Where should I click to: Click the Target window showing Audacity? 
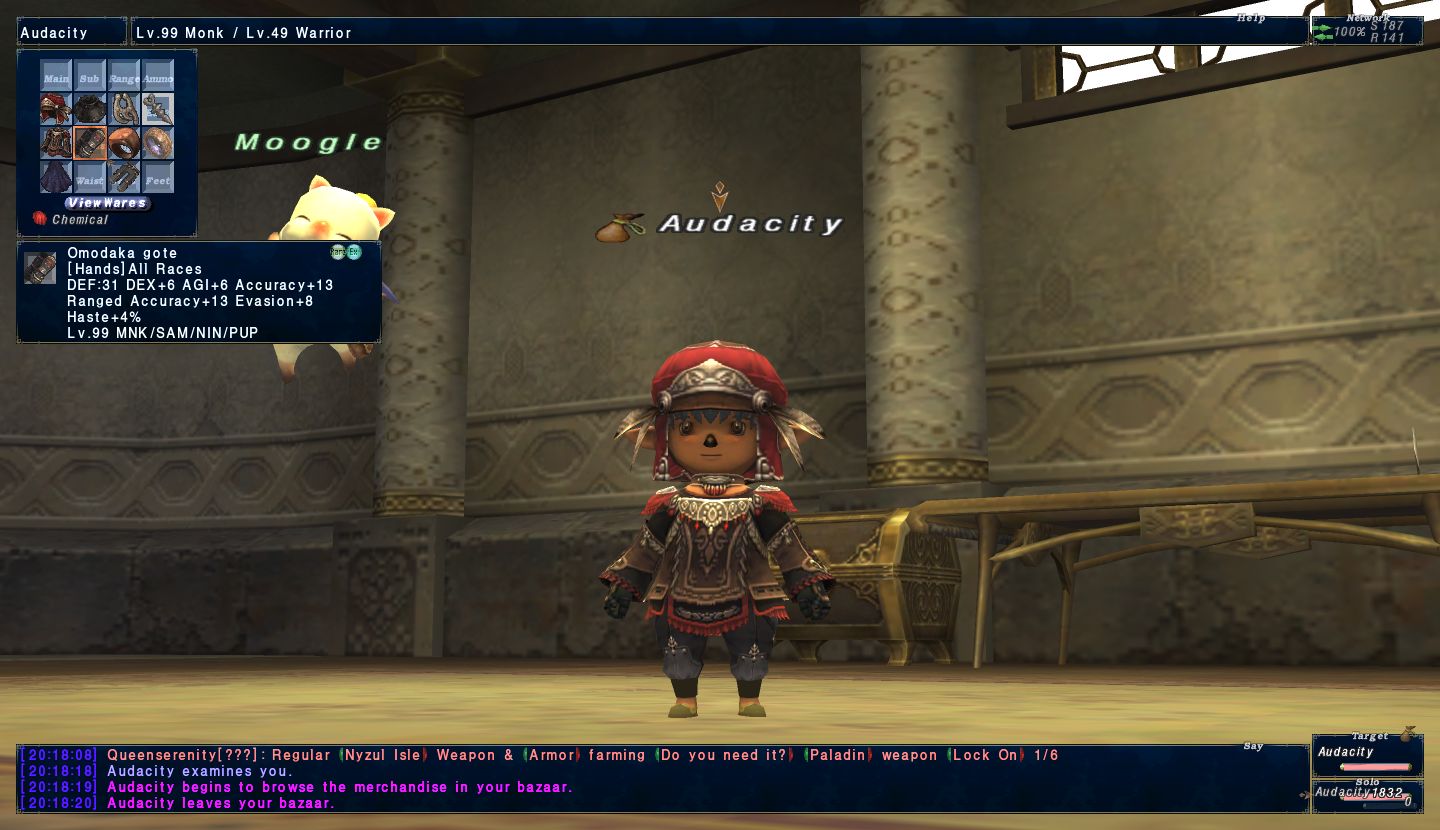pyautogui.click(x=1364, y=755)
